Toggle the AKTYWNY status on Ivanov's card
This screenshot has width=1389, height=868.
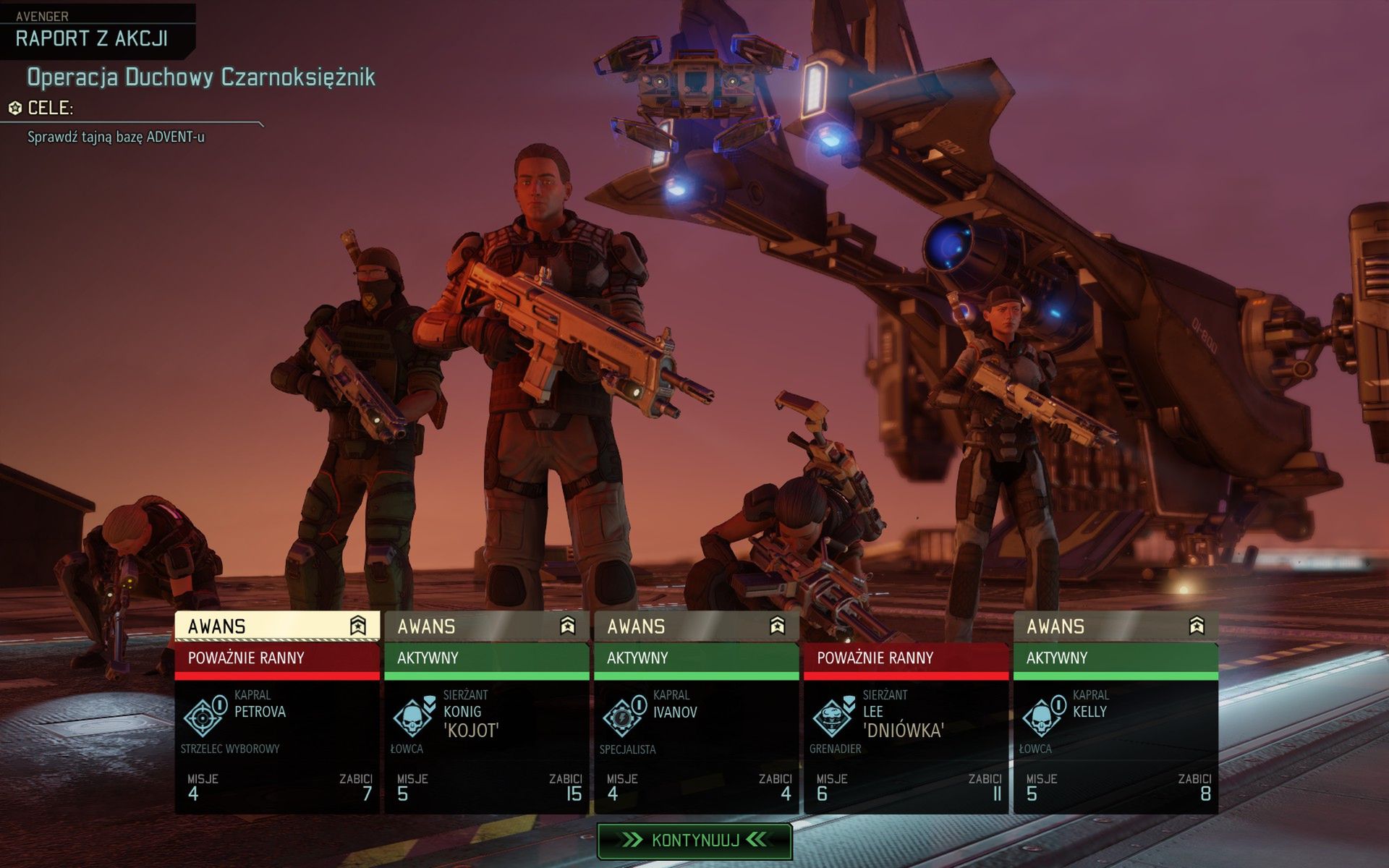(694, 658)
